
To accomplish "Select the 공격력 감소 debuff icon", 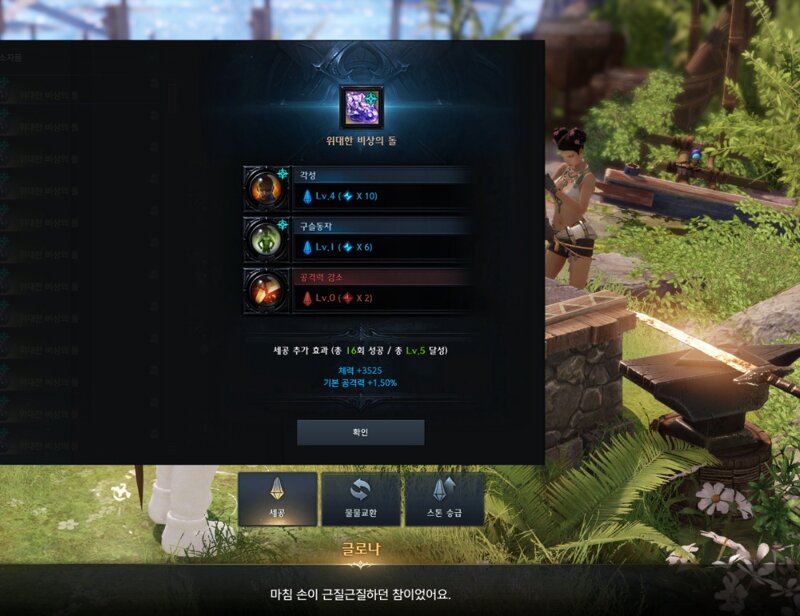I will click(265, 290).
